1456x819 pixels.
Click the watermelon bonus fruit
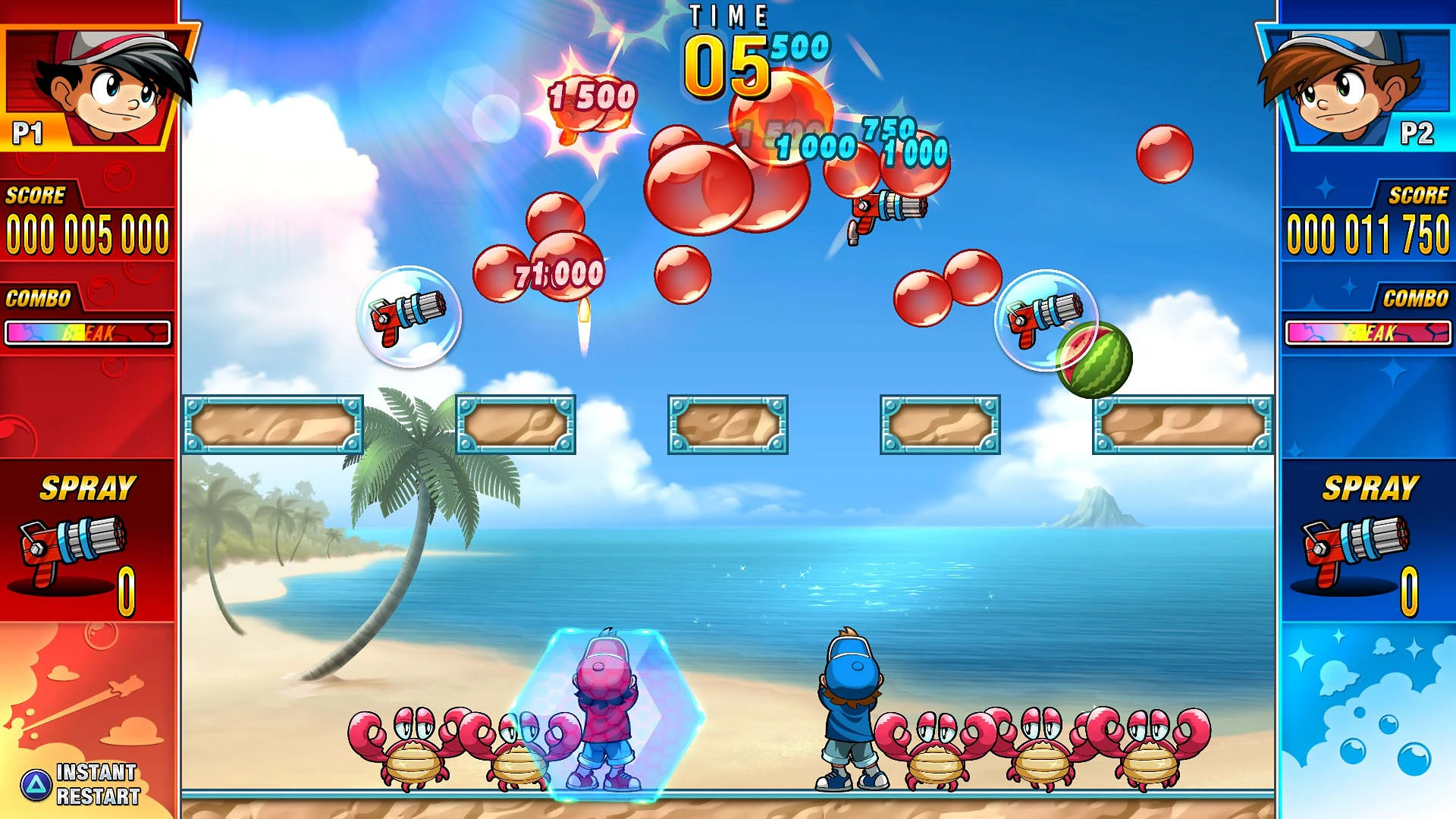point(1093,364)
